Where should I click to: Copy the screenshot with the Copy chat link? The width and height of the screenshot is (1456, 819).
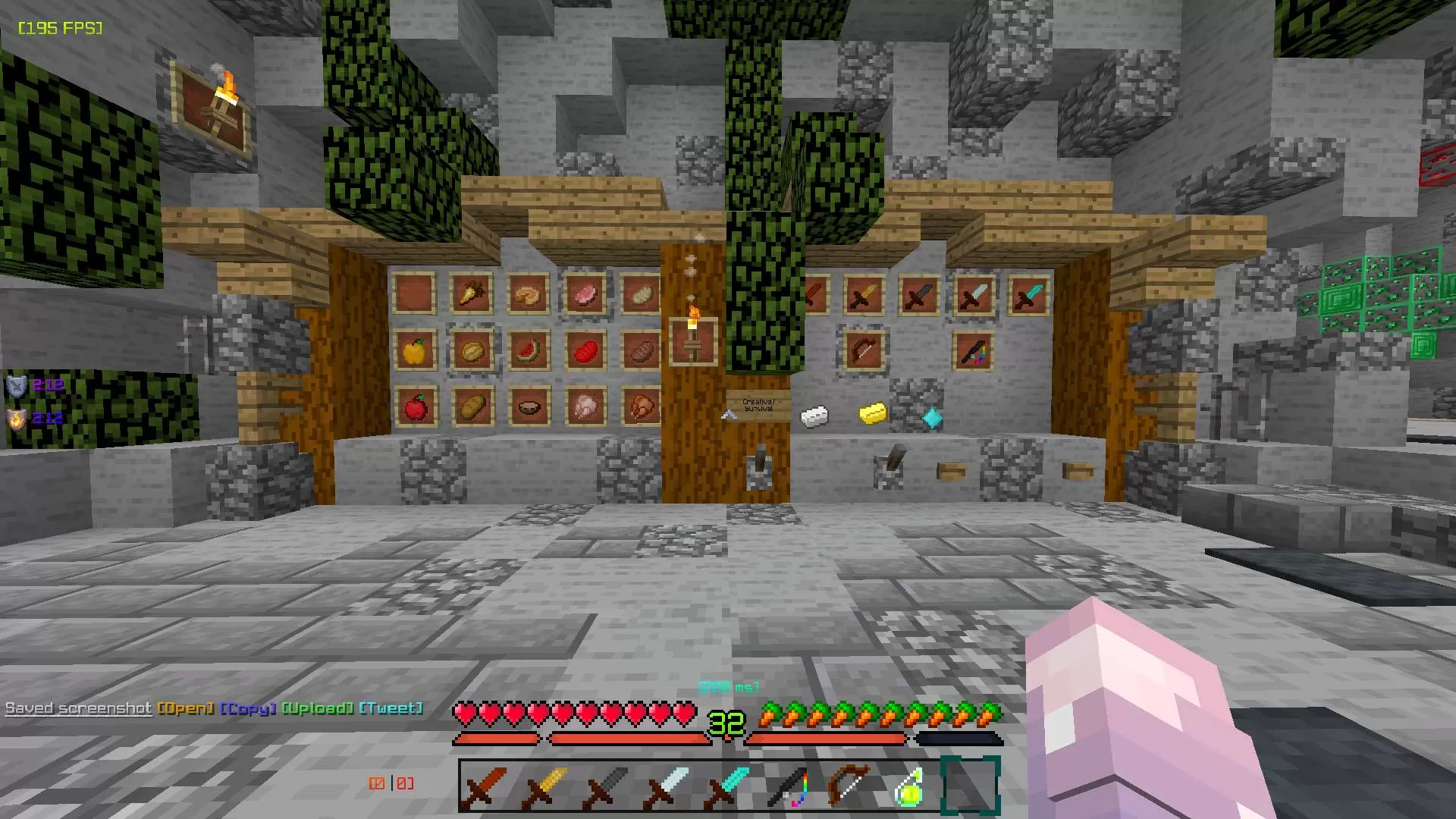(x=246, y=708)
